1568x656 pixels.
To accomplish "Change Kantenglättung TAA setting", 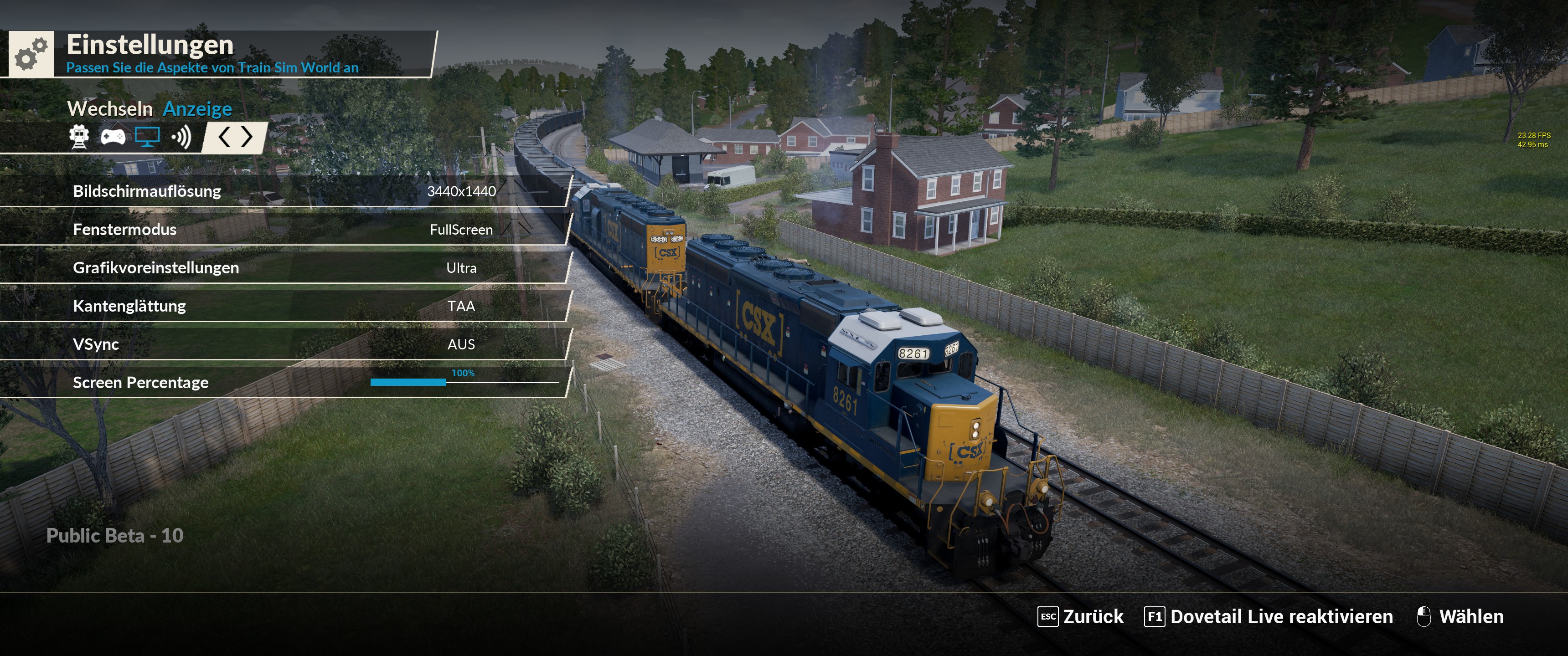I will pyautogui.click(x=461, y=306).
